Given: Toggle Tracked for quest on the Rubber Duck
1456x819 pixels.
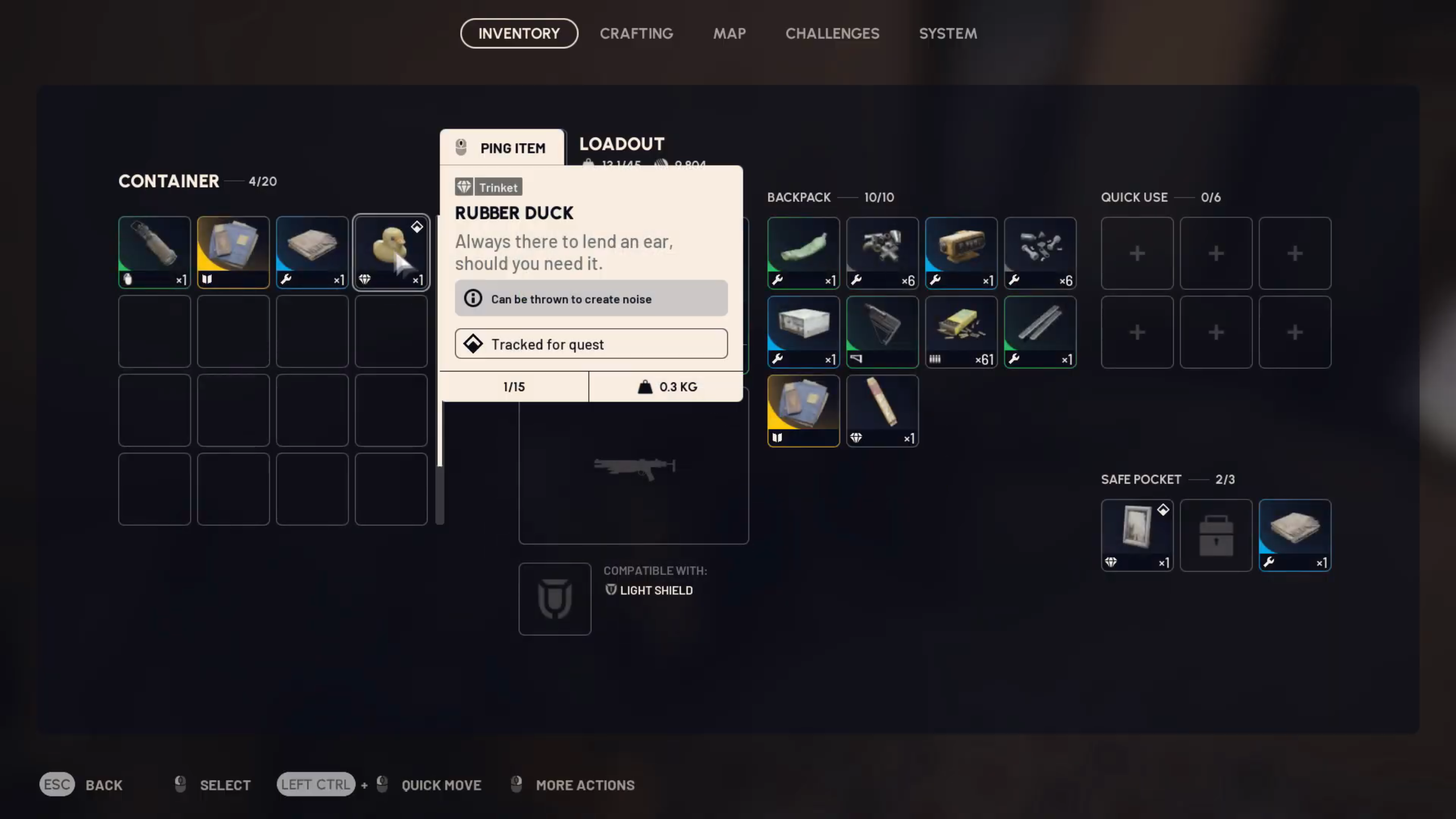Looking at the screenshot, I should (590, 344).
